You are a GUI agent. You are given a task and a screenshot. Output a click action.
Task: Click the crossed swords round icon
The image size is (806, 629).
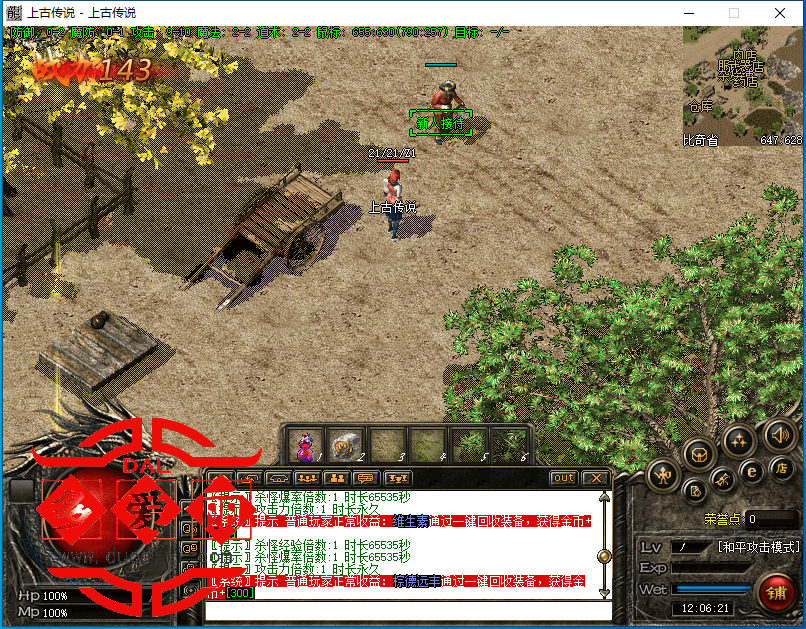tap(722, 482)
